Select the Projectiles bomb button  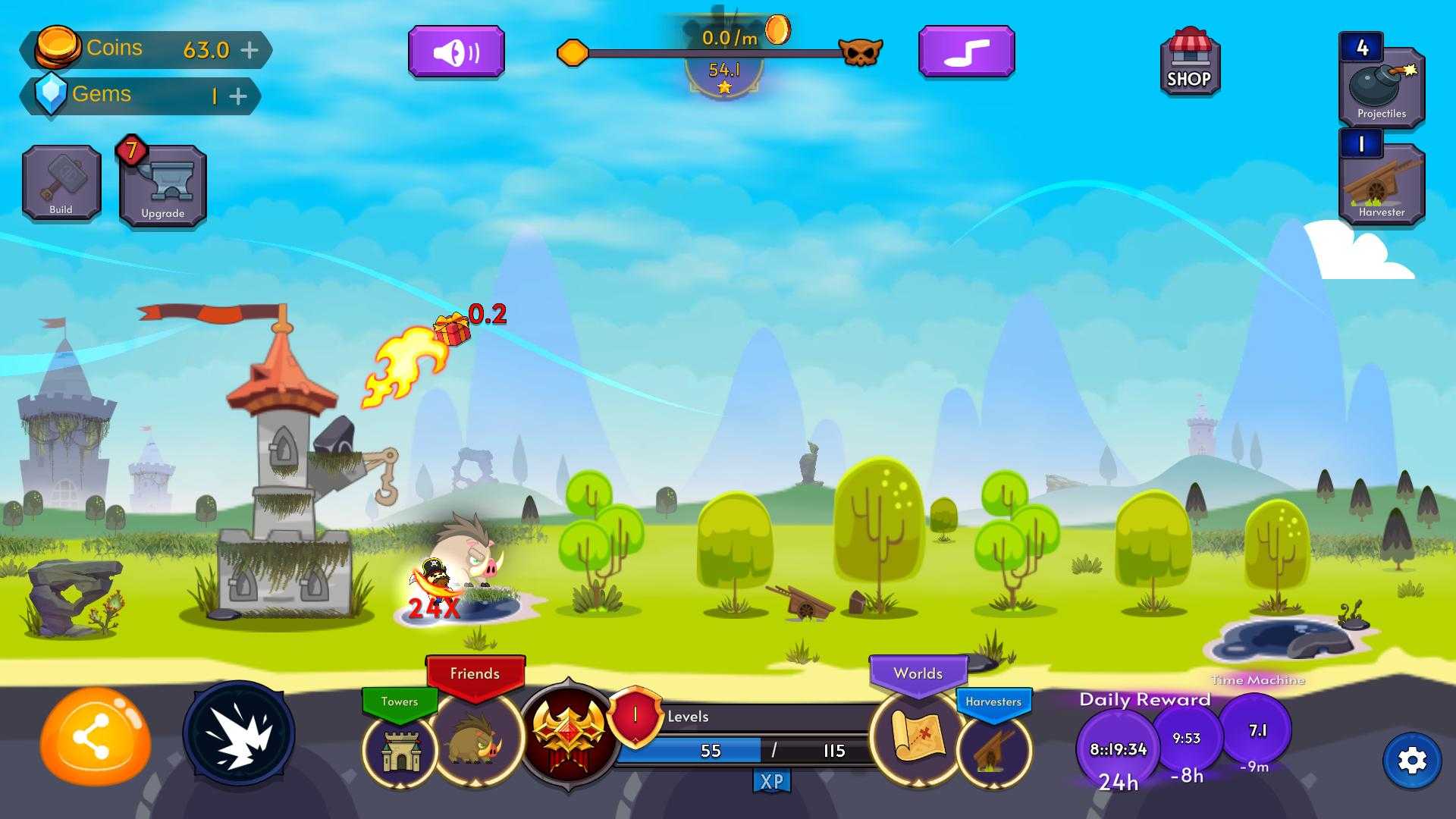(x=1382, y=85)
